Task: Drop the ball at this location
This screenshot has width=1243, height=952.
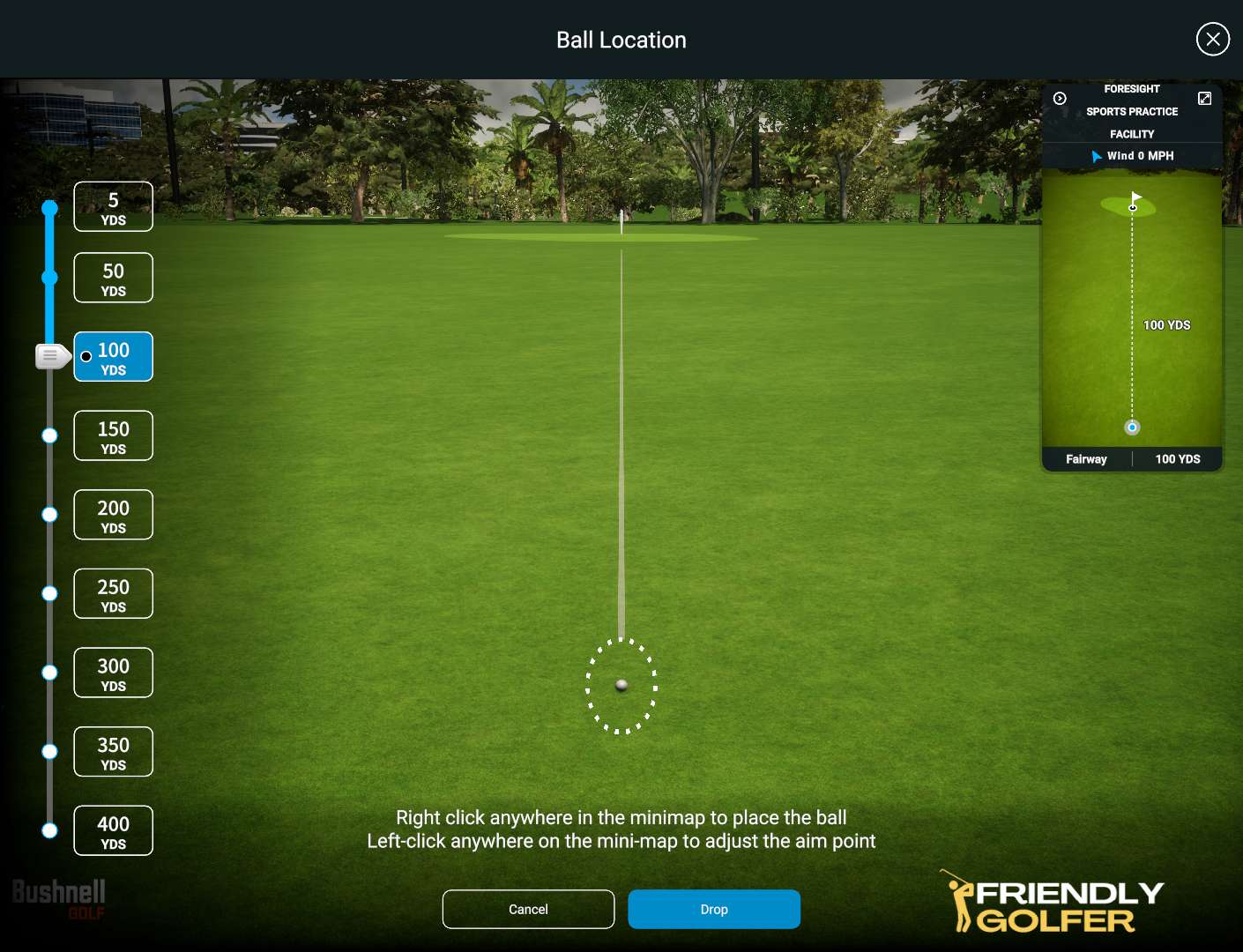Action: coord(714,909)
